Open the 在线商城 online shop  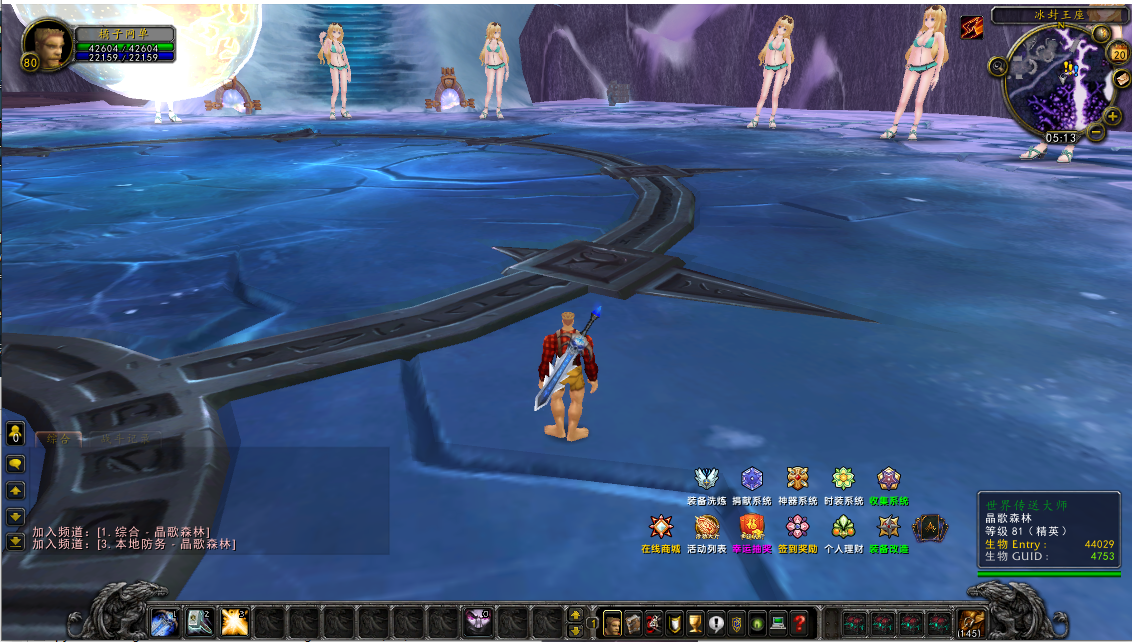(x=660, y=527)
